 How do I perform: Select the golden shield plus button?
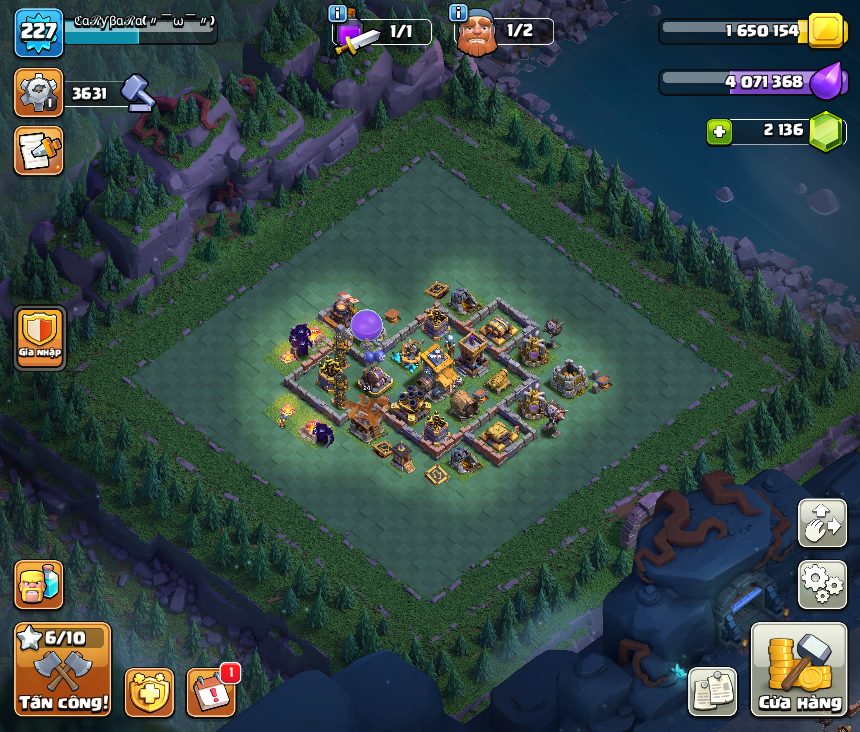pyautogui.click(x=149, y=692)
